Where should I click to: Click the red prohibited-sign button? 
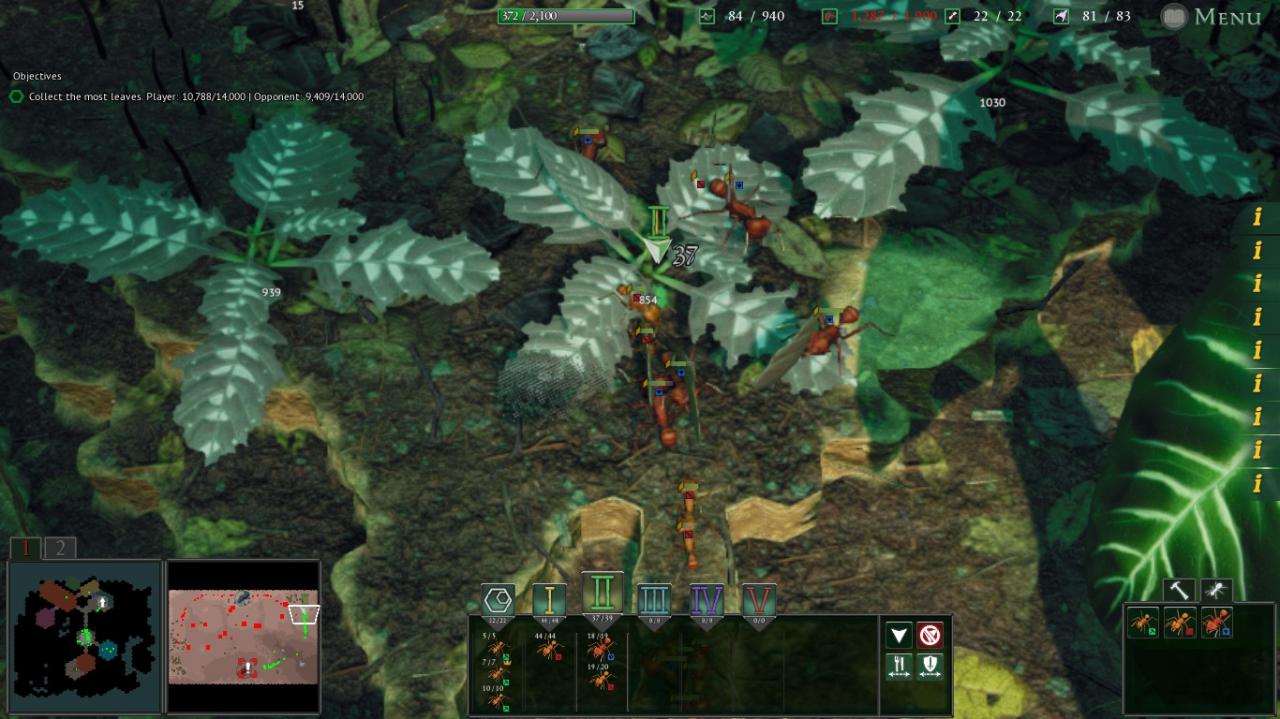click(930, 635)
